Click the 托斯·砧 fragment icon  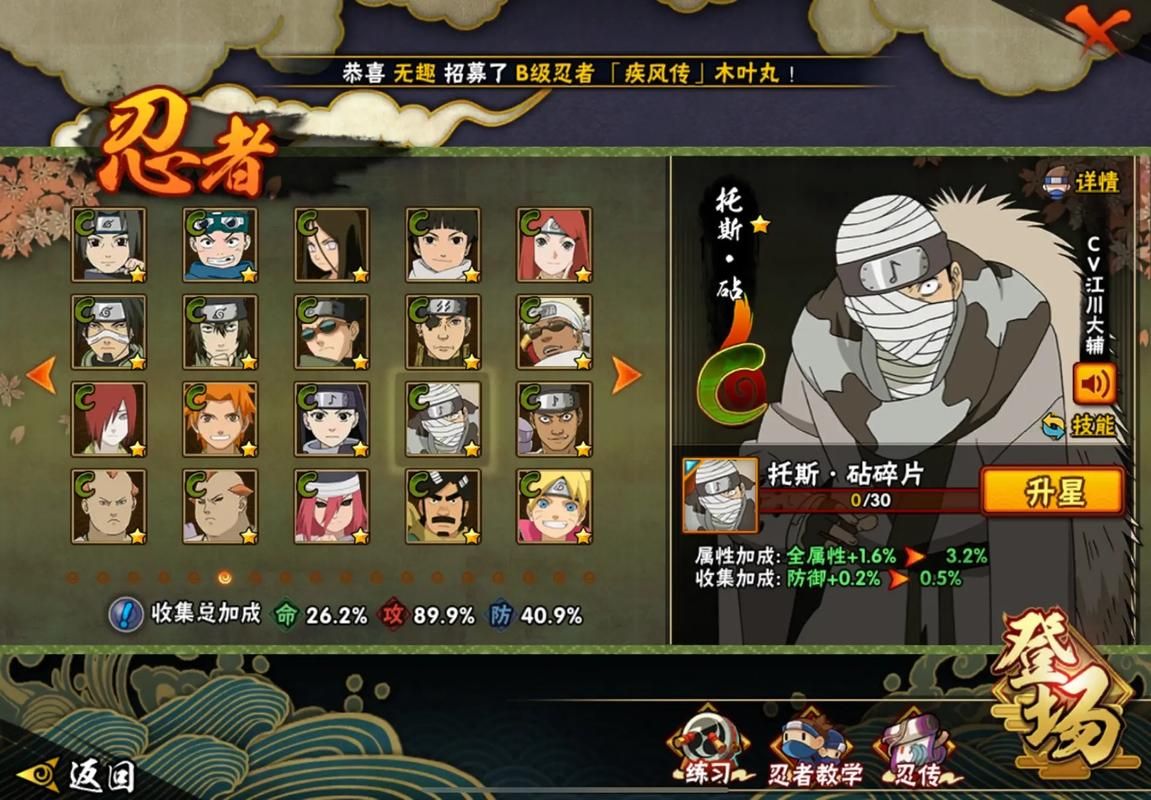click(719, 494)
